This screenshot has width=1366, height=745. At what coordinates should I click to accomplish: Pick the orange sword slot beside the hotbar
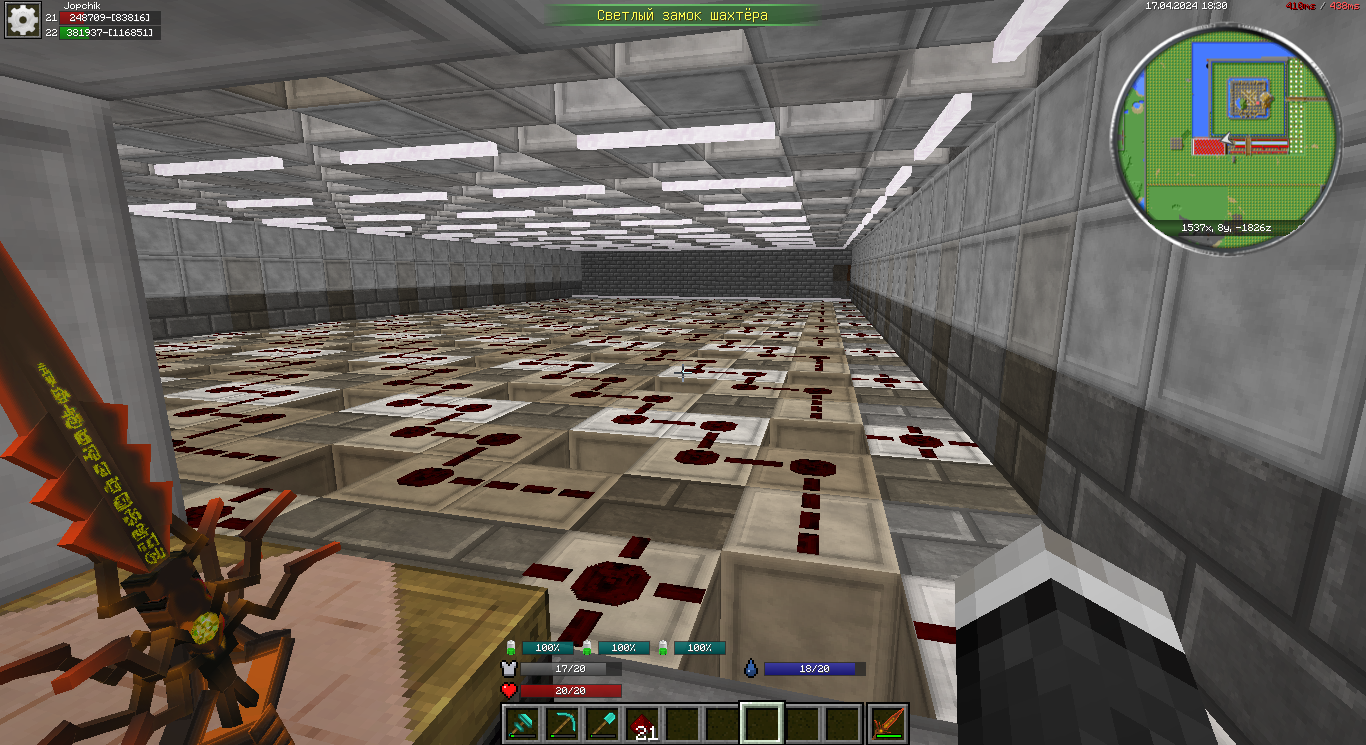[888, 723]
